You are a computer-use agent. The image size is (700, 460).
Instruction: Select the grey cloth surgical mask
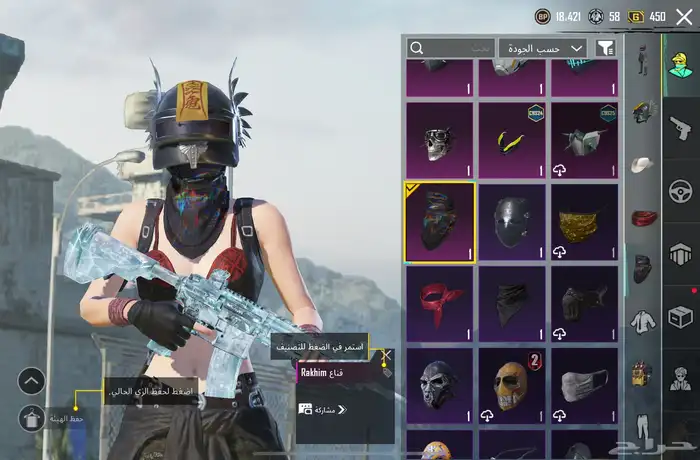pos(584,385)
